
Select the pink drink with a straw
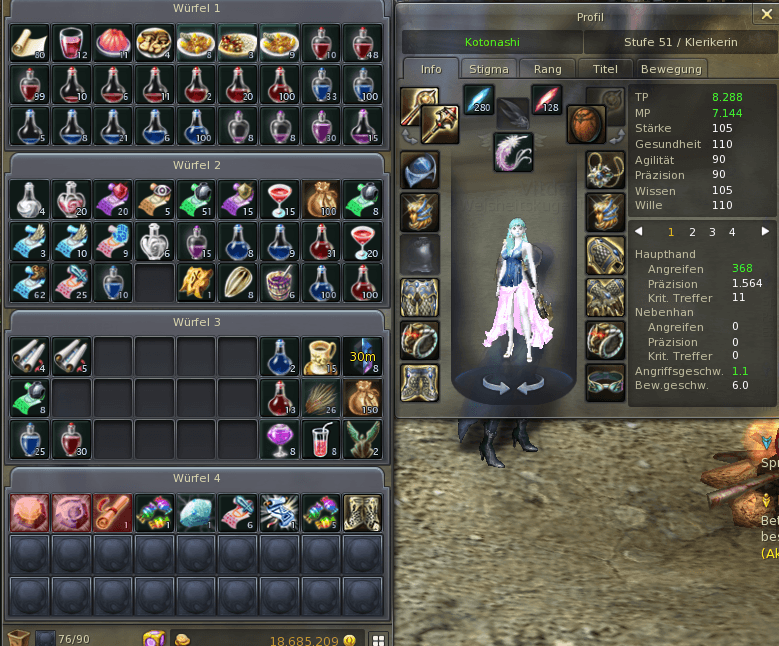320,439
